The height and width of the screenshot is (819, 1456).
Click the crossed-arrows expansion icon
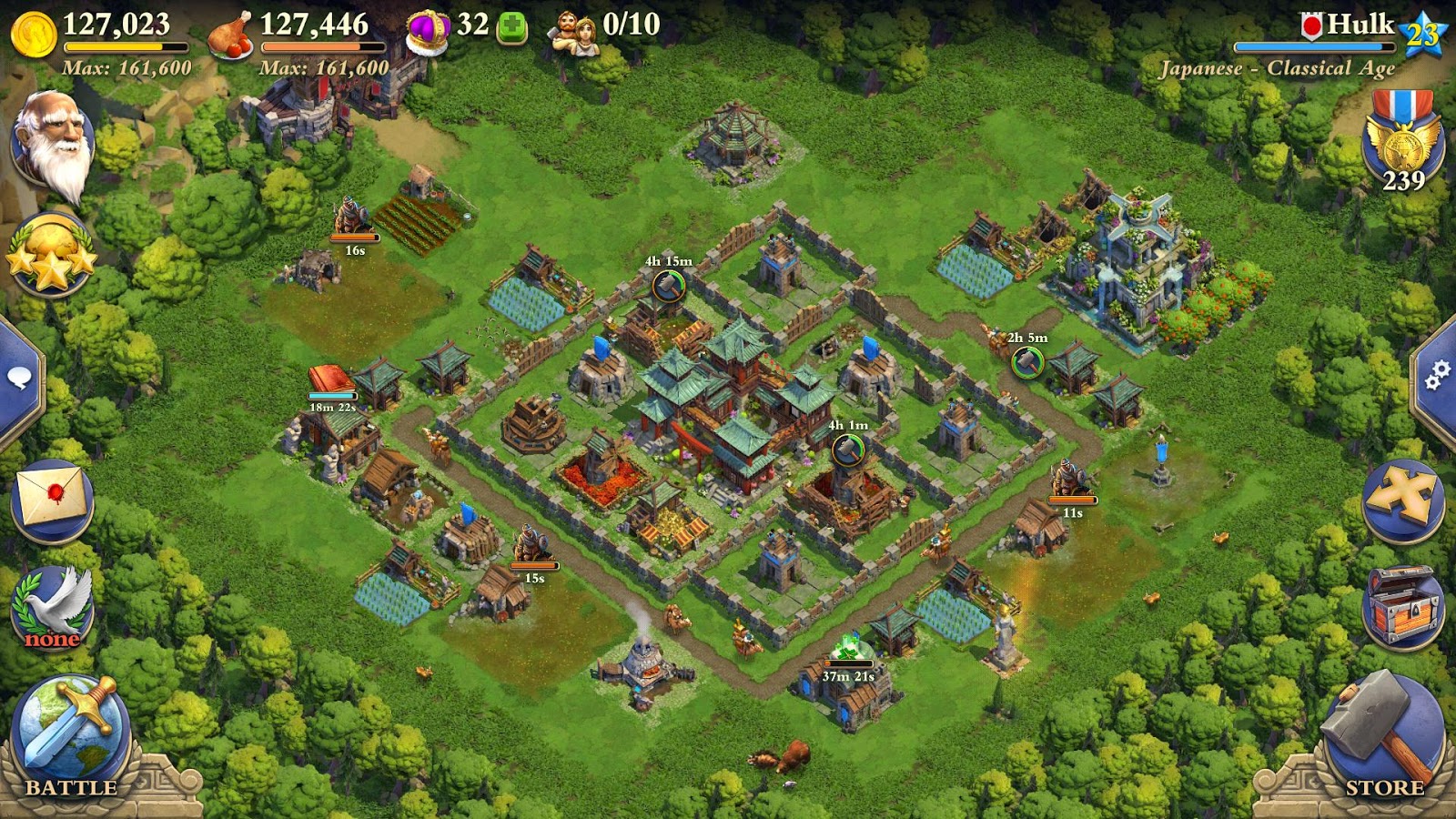[x=1404, y=492]
